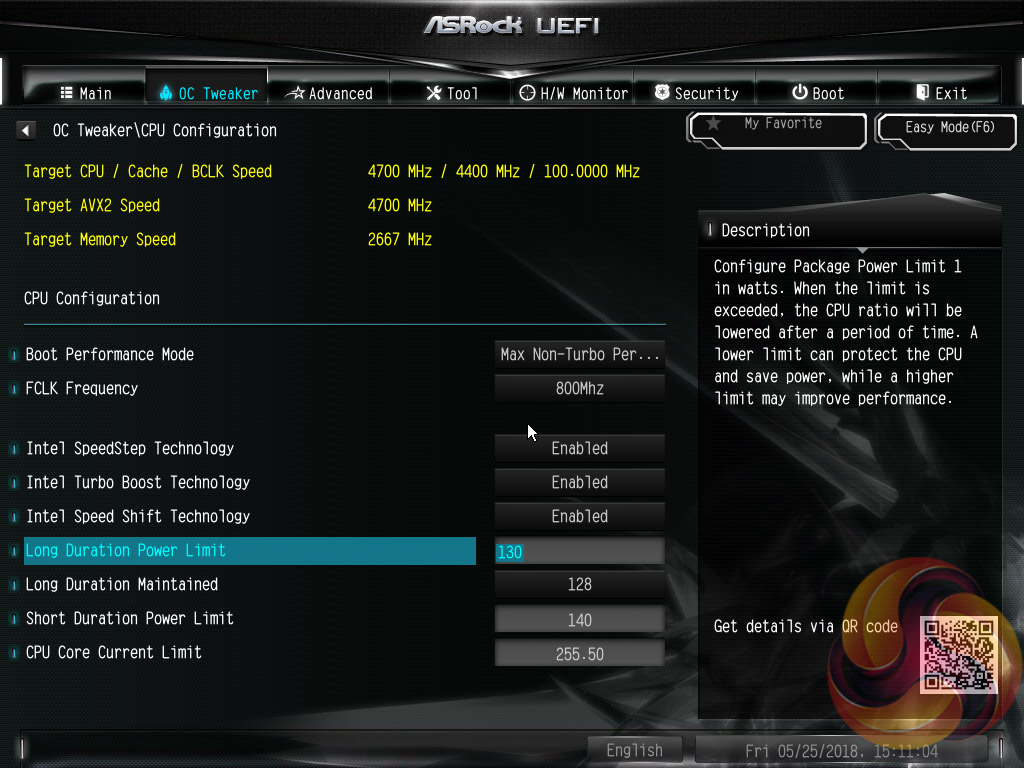Choose the Exit tab

(941, 93)
